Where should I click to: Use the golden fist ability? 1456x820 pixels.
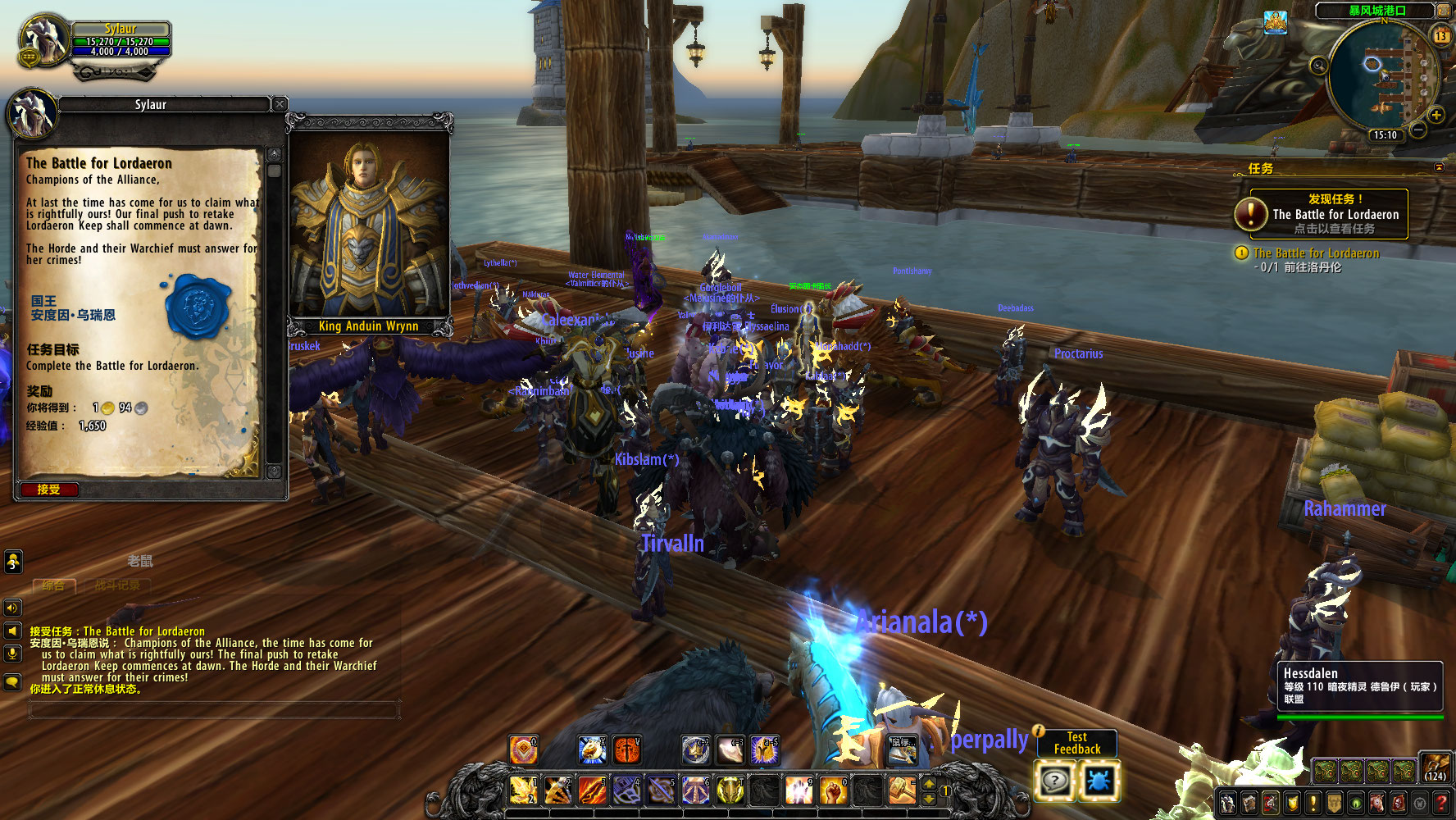[x=833, y=790]
